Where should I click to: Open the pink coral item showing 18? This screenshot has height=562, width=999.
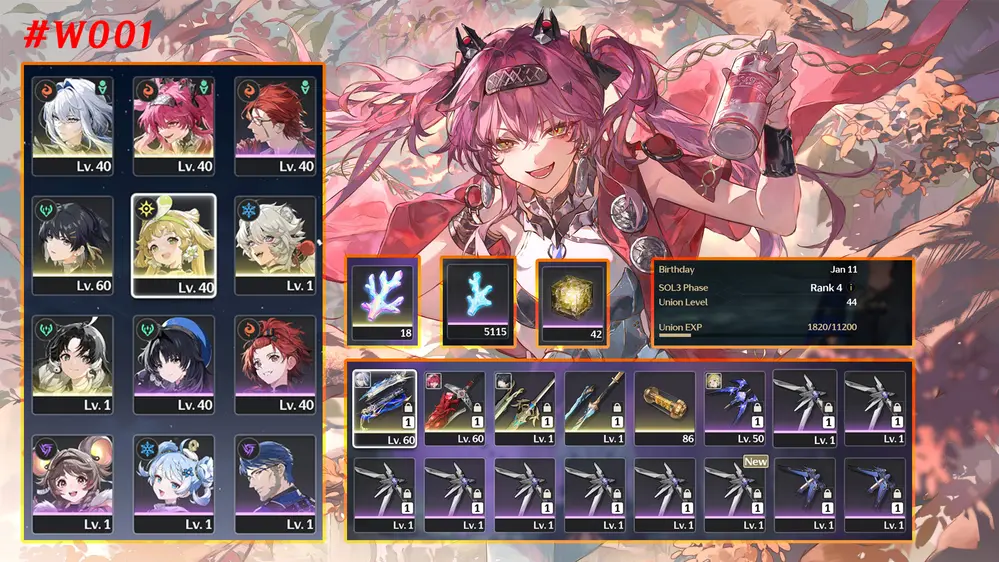(x=385, y=301)
